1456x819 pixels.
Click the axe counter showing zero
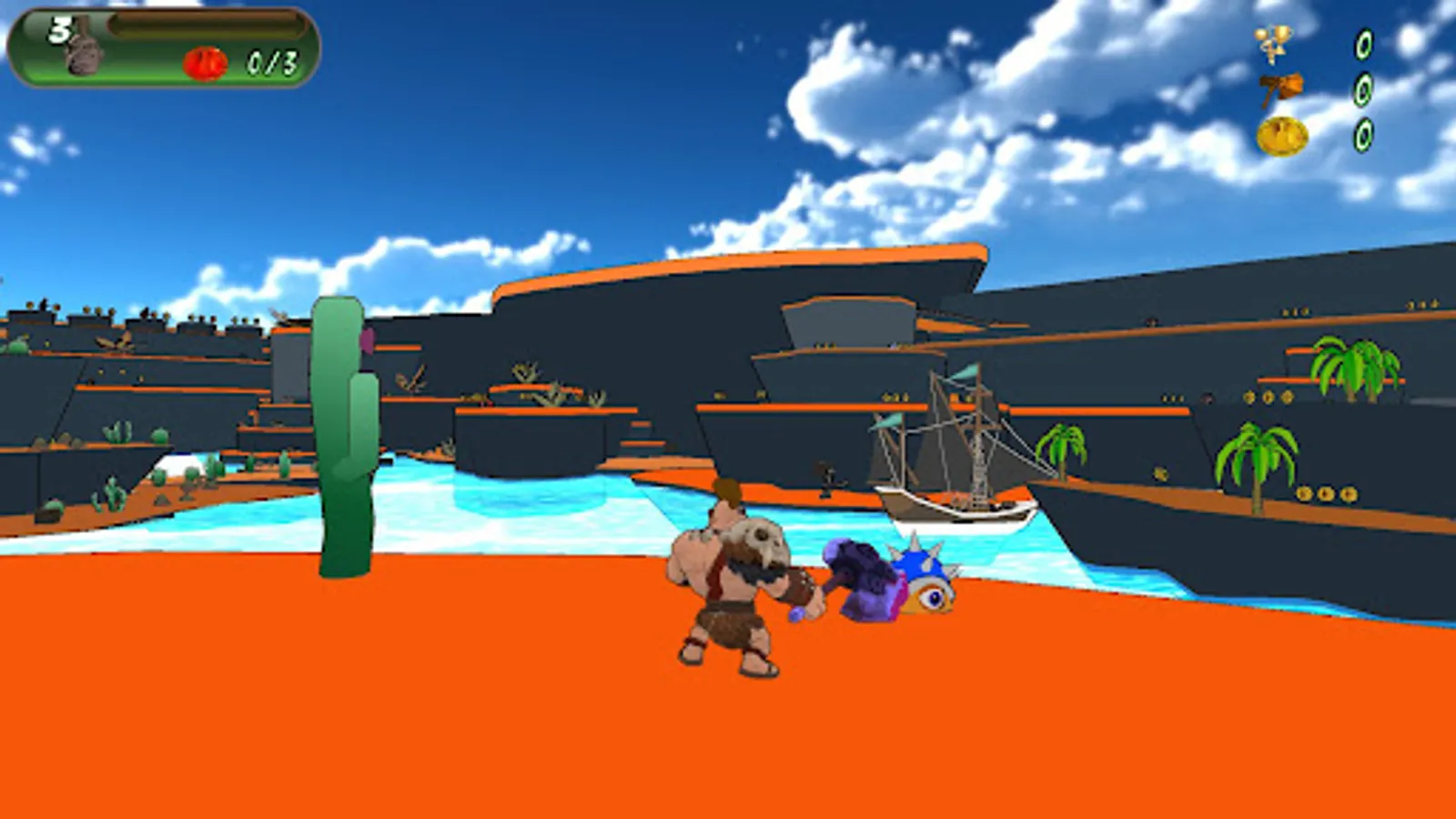point(1362,91)
